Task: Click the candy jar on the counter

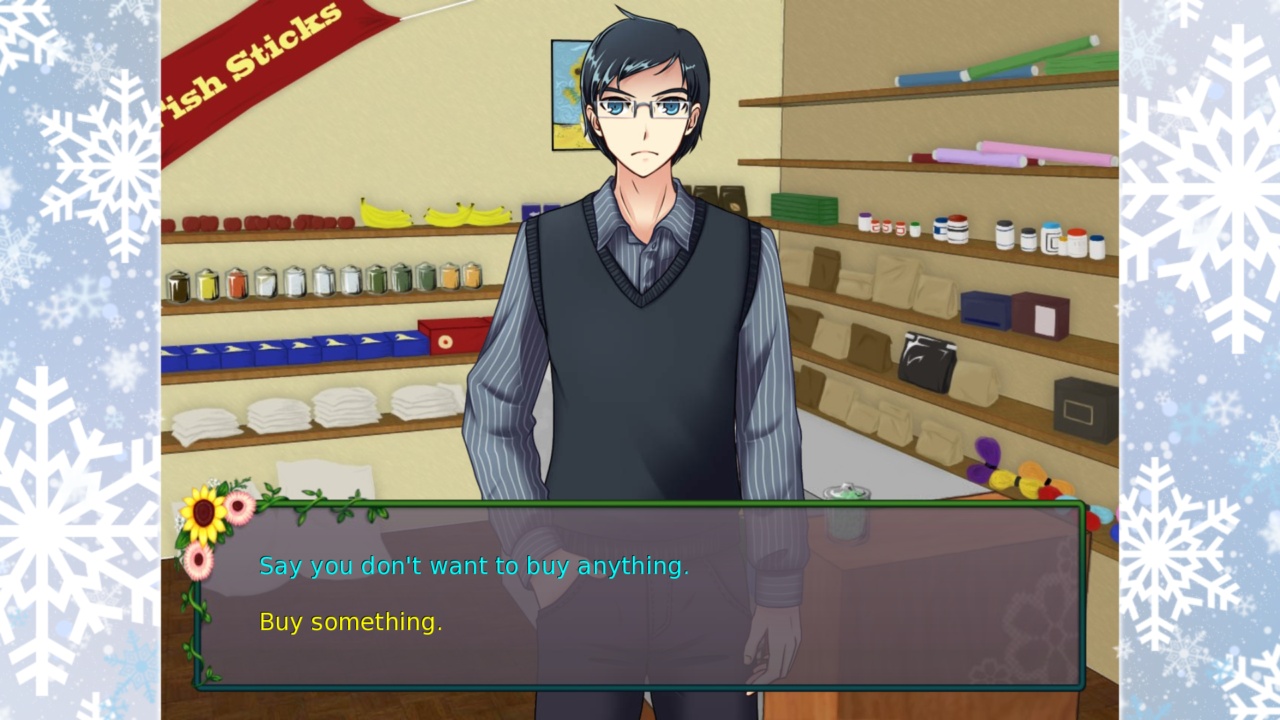Action: [x=845, y=490]
